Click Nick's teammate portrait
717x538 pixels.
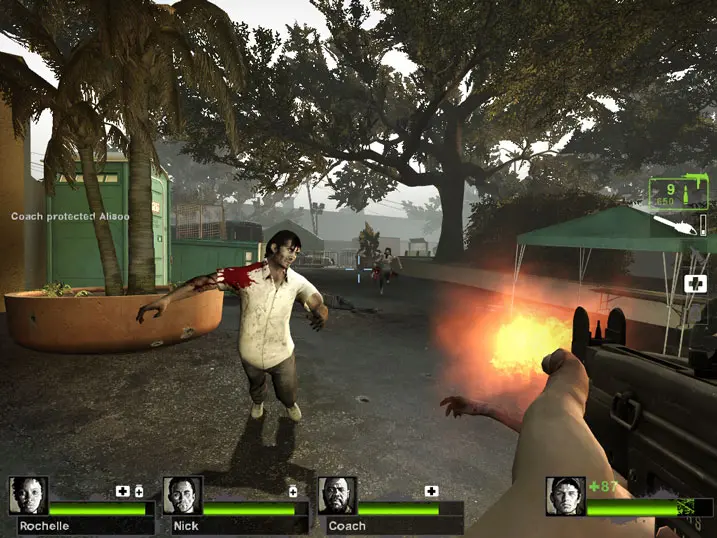pyautogui.click(x=182, y=496)
